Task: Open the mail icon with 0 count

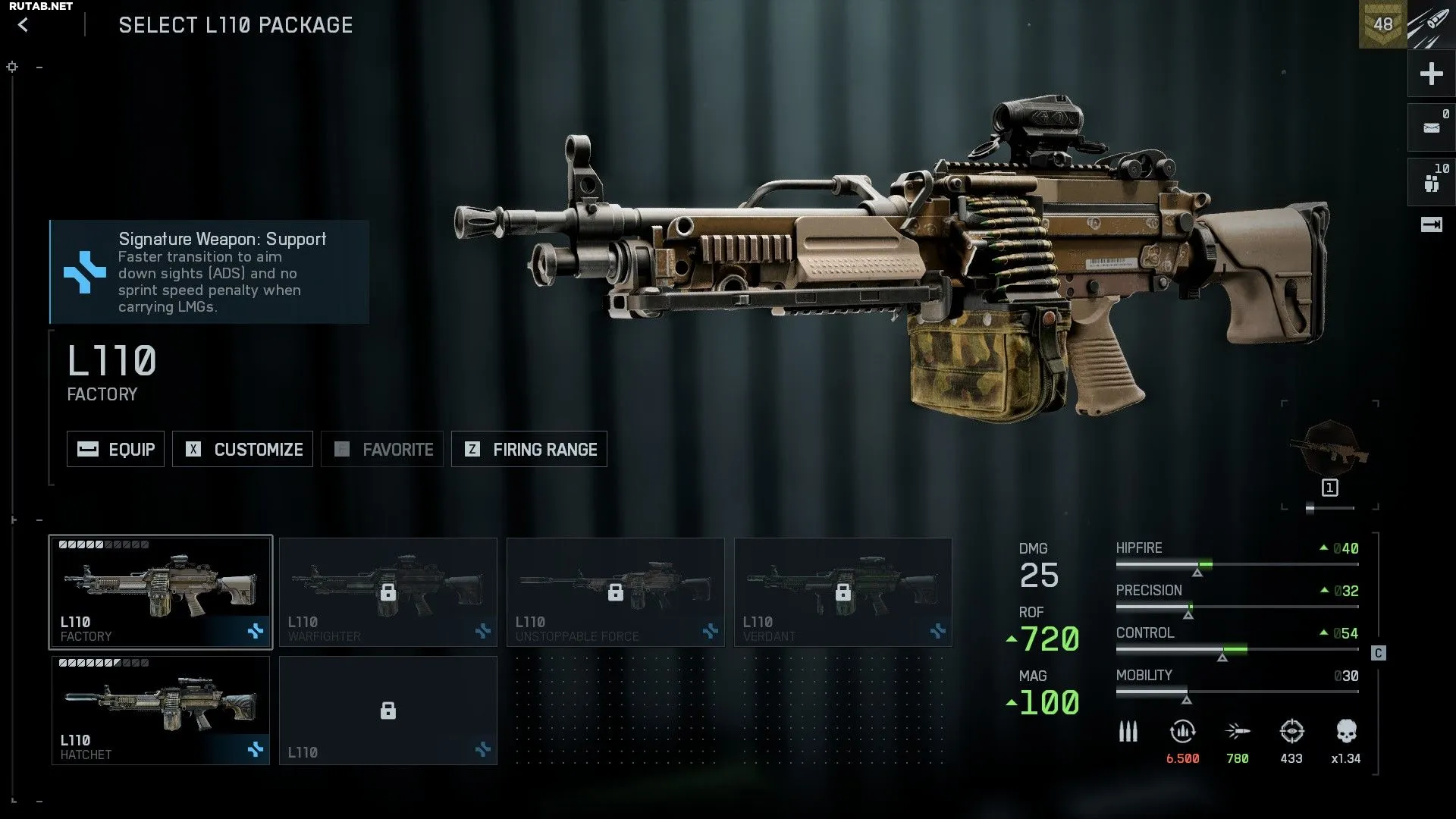Action: (1431, 127)
